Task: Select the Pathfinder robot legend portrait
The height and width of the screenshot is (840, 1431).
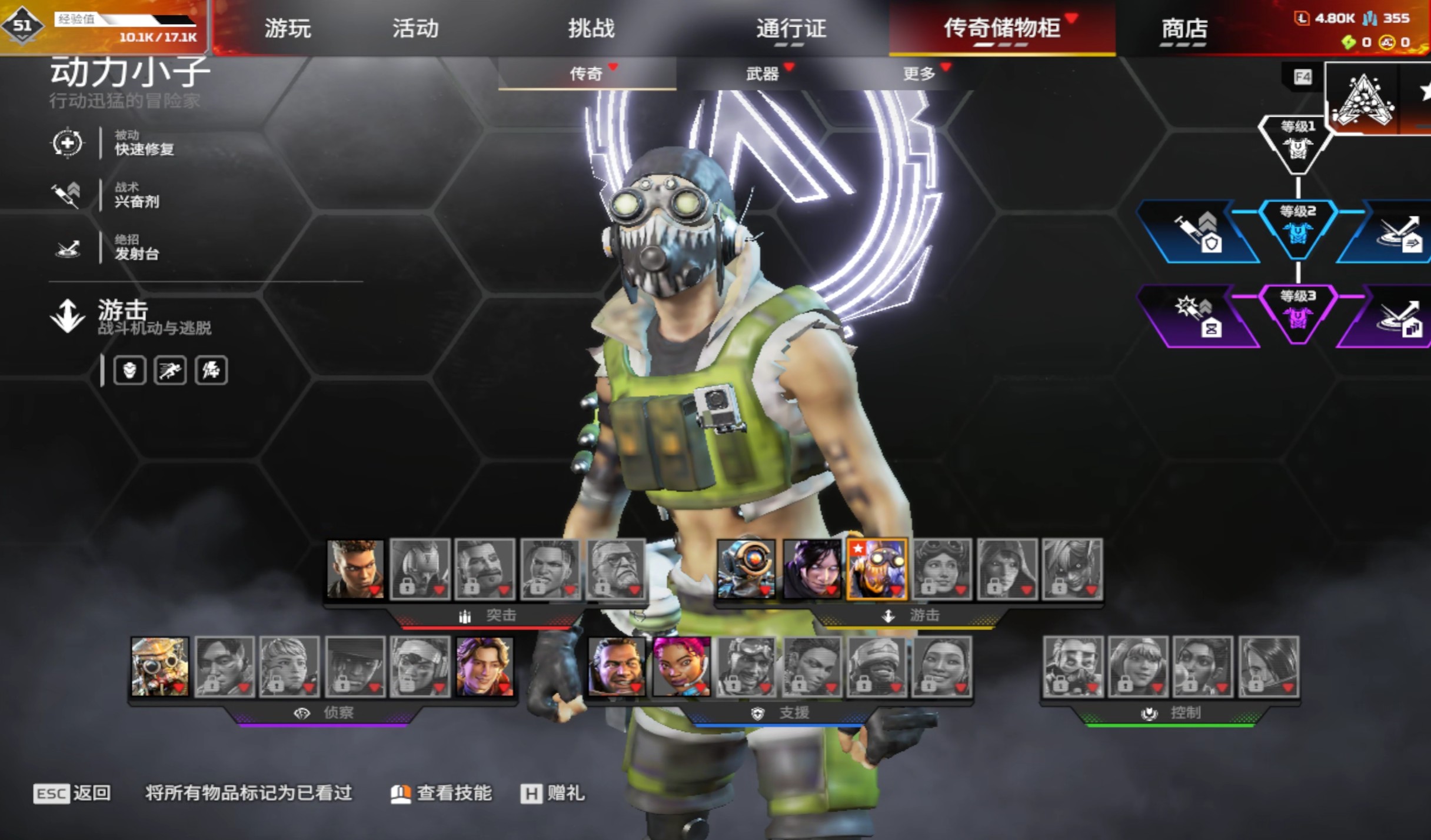Action: (746, 569)
